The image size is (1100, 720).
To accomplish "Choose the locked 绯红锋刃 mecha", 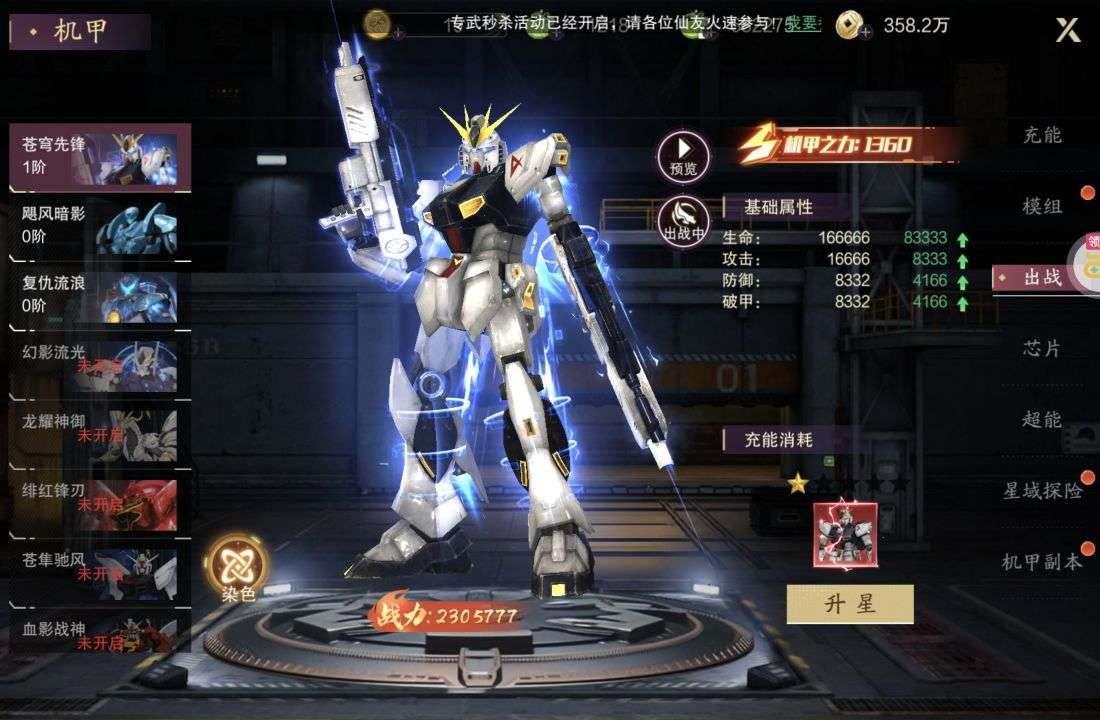I will pos(100,503).
